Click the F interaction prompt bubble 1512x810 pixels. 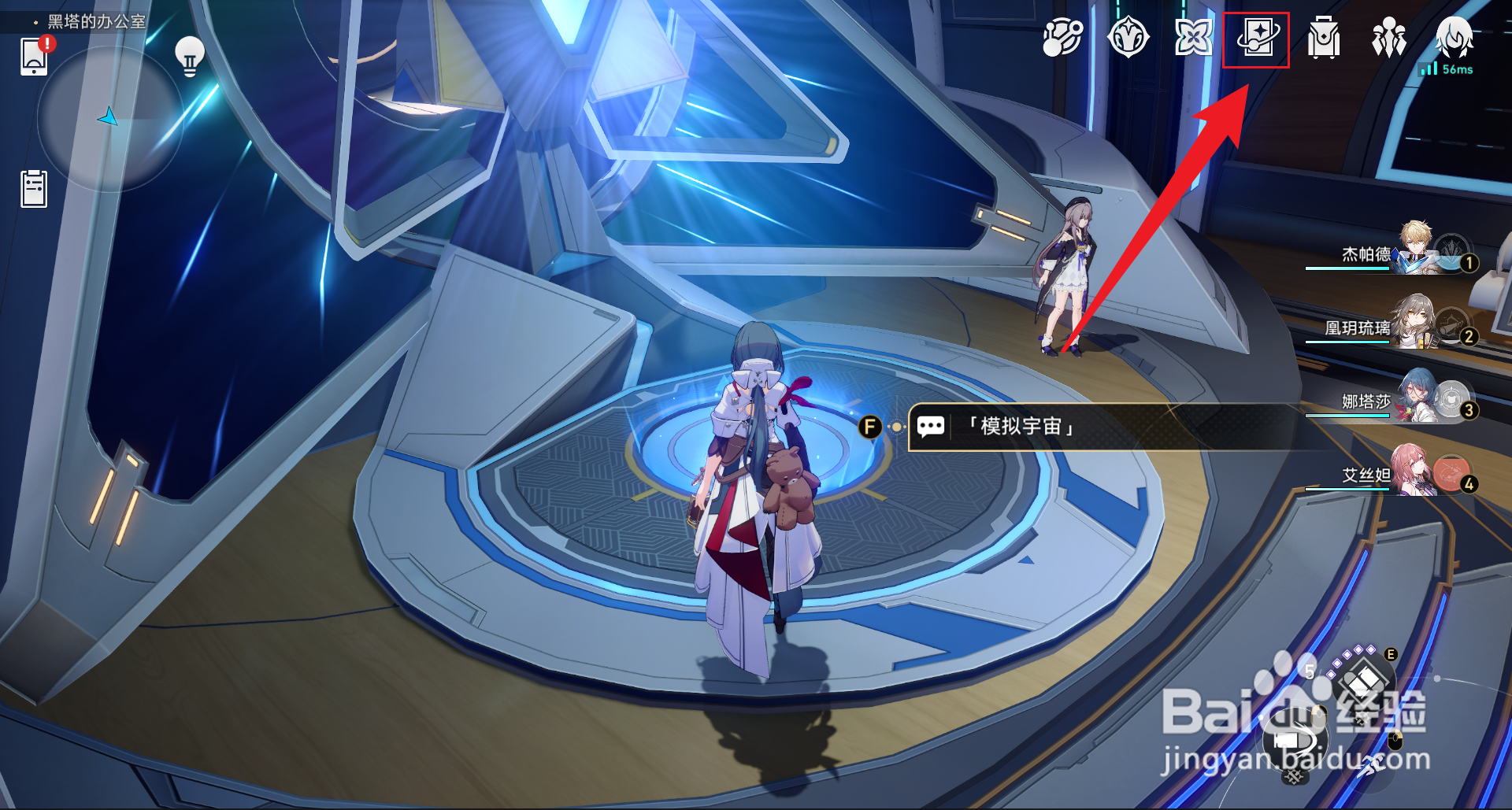[x=869, y=426]
